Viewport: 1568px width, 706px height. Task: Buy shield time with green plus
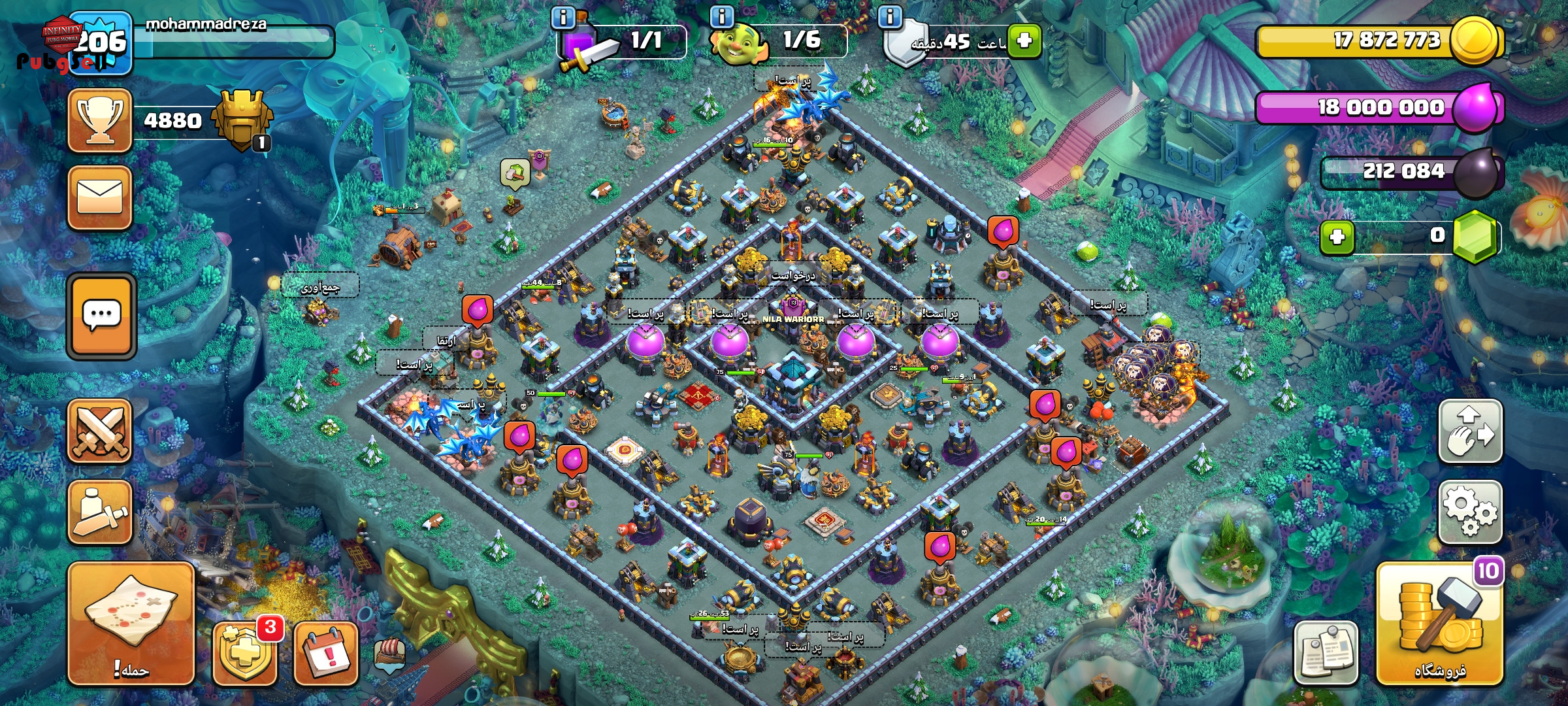(1024, 41)
